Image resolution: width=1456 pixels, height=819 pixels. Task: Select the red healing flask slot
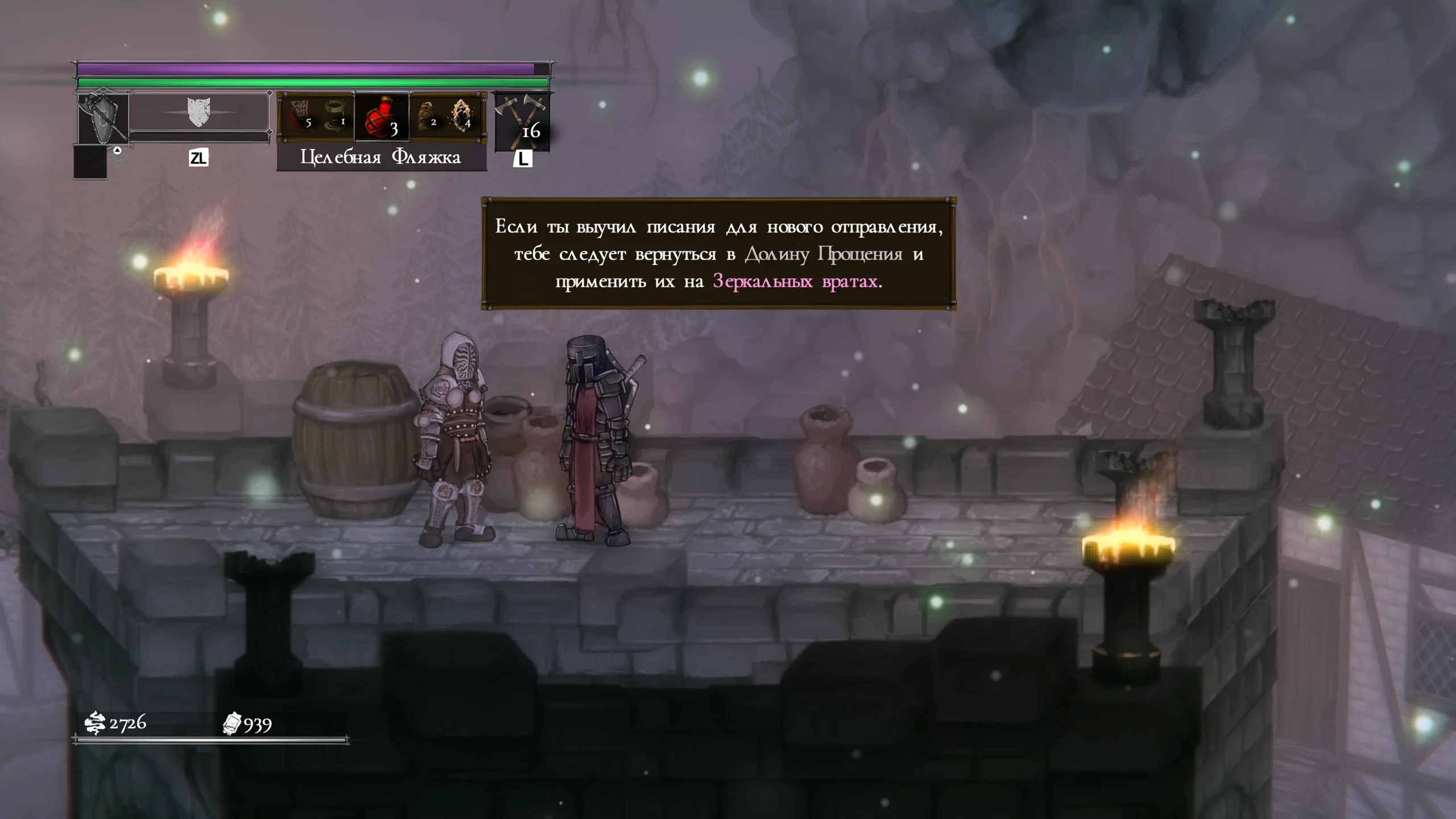pyautogui.click(x=382, y=117)
